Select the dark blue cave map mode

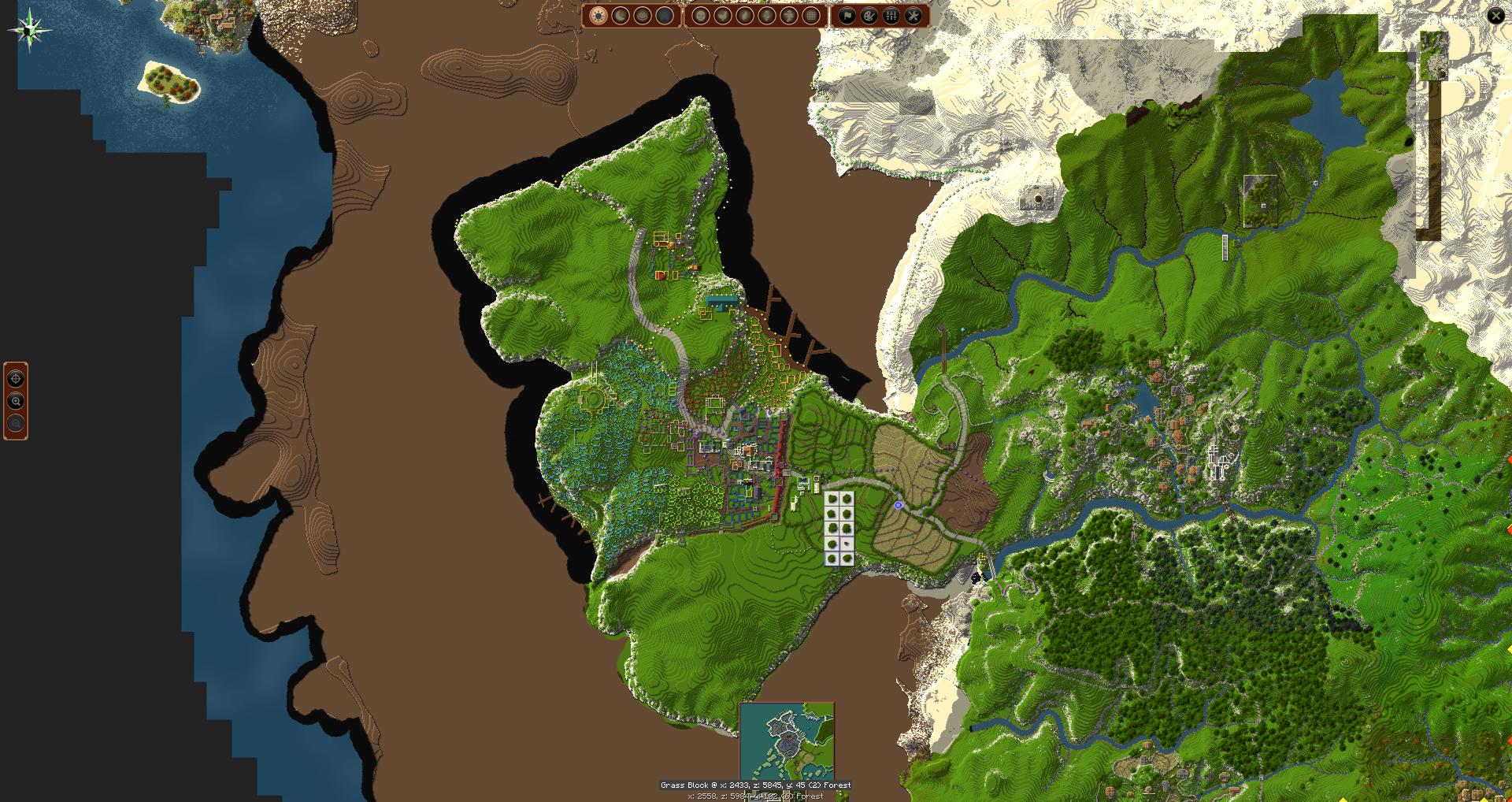point(665,16)
